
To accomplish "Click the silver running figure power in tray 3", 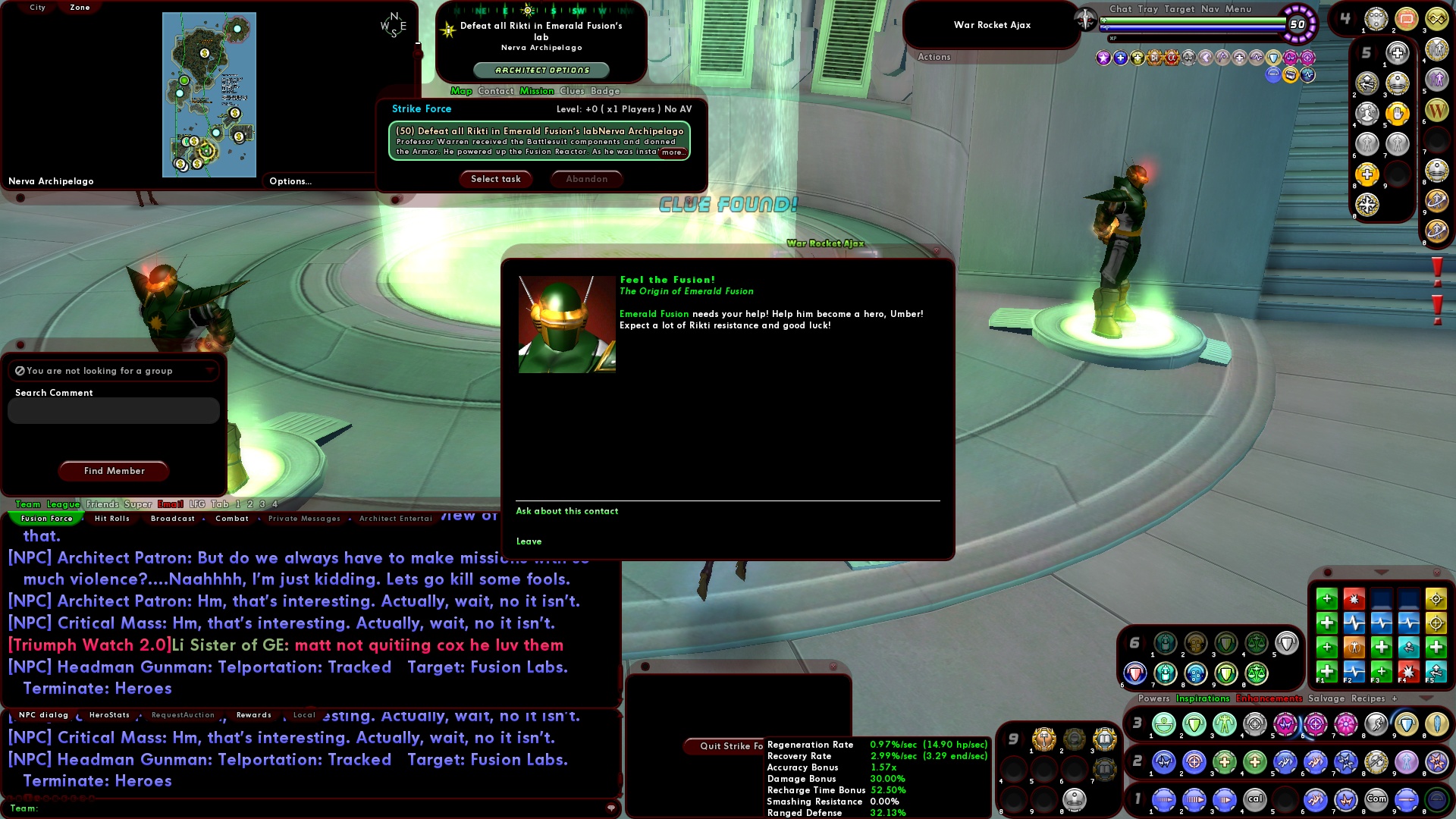I will [x=1375, y=724].
